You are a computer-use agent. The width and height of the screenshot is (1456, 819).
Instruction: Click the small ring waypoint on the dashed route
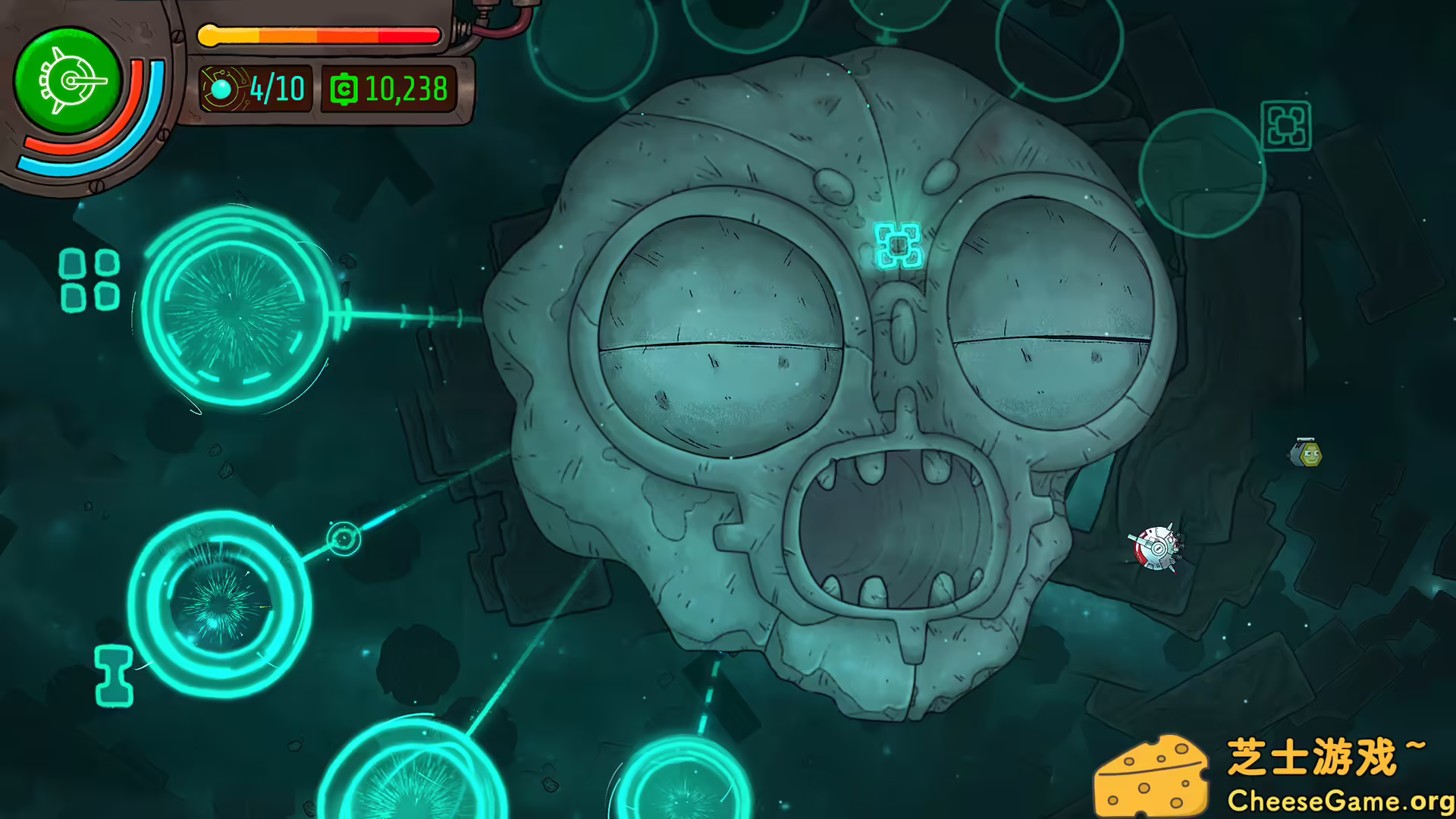pos(344,538)
